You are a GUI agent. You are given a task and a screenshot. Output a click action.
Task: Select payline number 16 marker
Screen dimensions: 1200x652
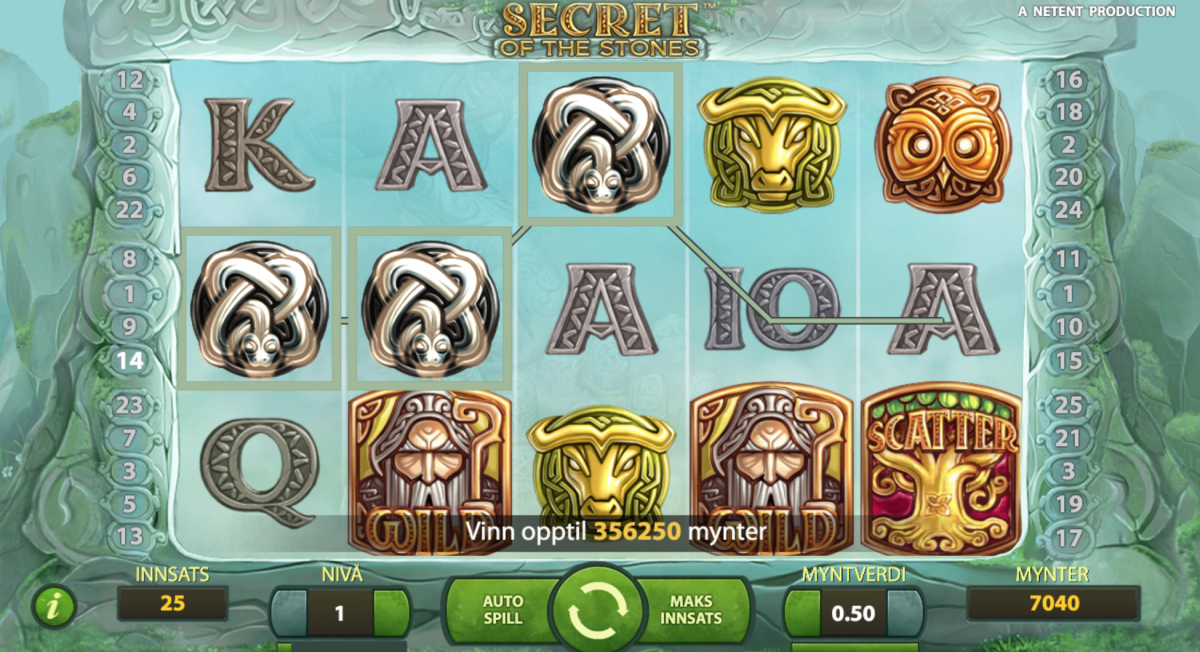(1069, 80)
